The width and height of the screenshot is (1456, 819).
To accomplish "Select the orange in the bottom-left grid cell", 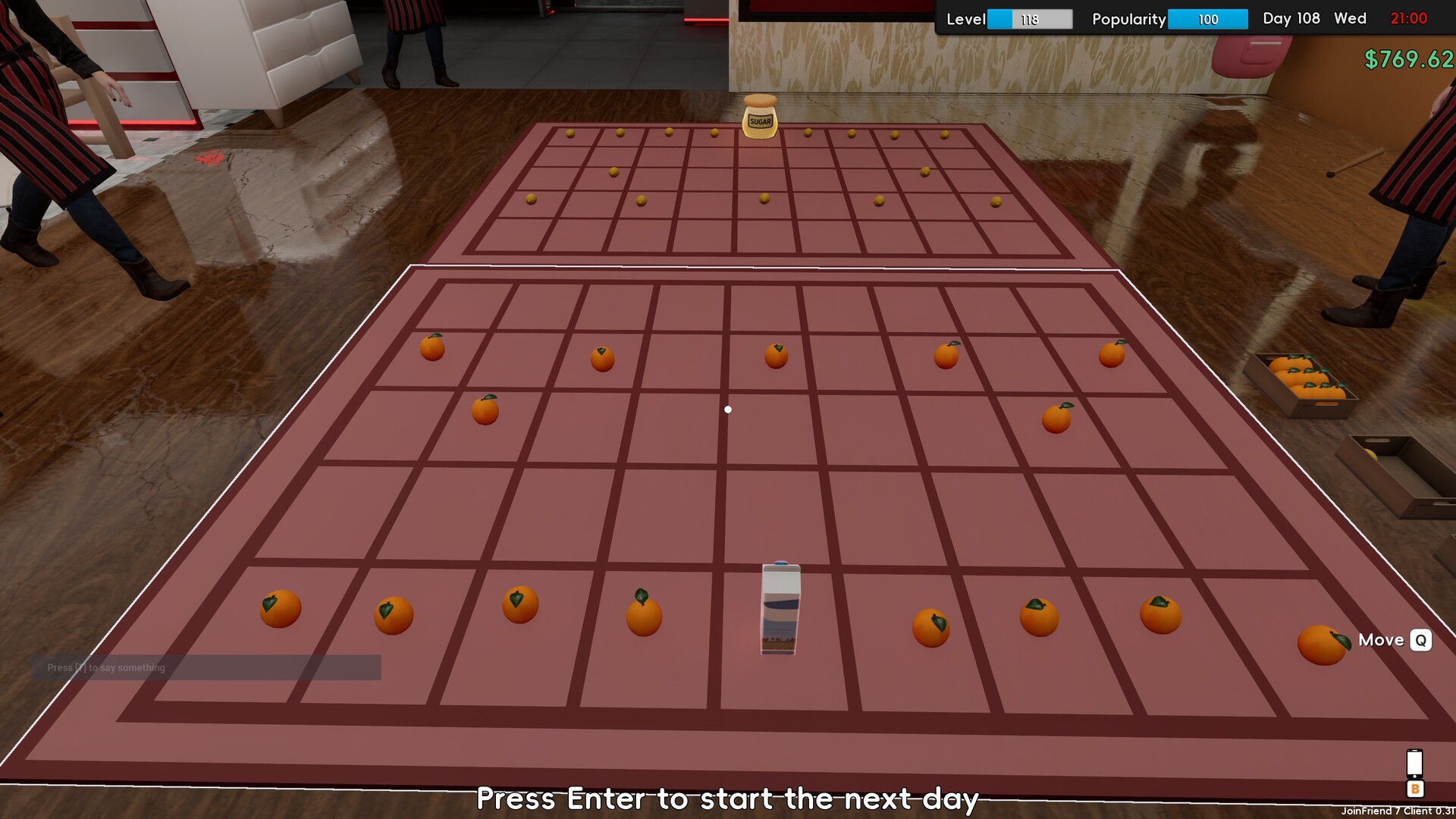I will (x=280, y=610).
